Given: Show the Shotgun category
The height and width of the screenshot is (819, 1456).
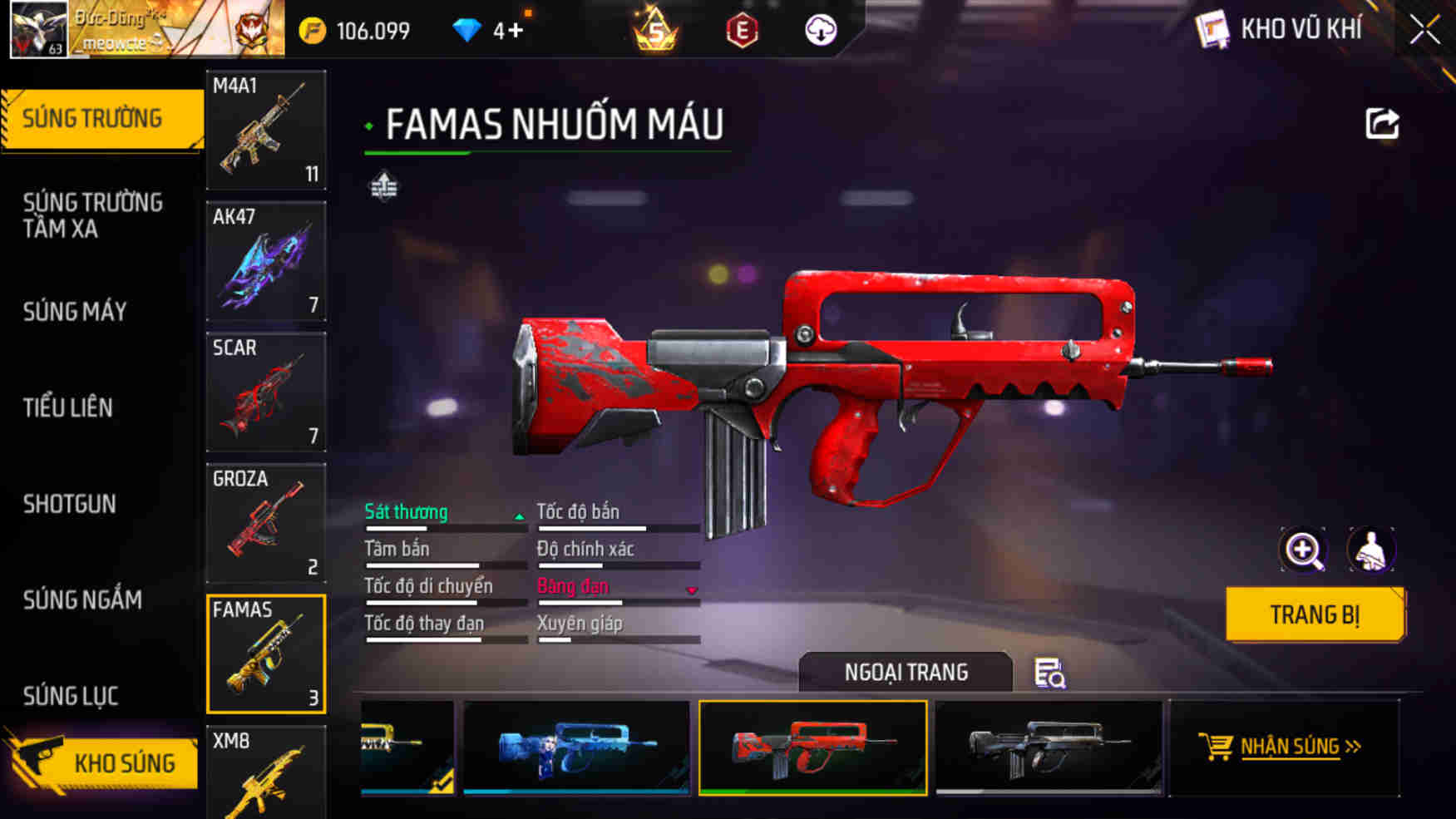Looking at the screenshot, I should (x=70, y=504).
